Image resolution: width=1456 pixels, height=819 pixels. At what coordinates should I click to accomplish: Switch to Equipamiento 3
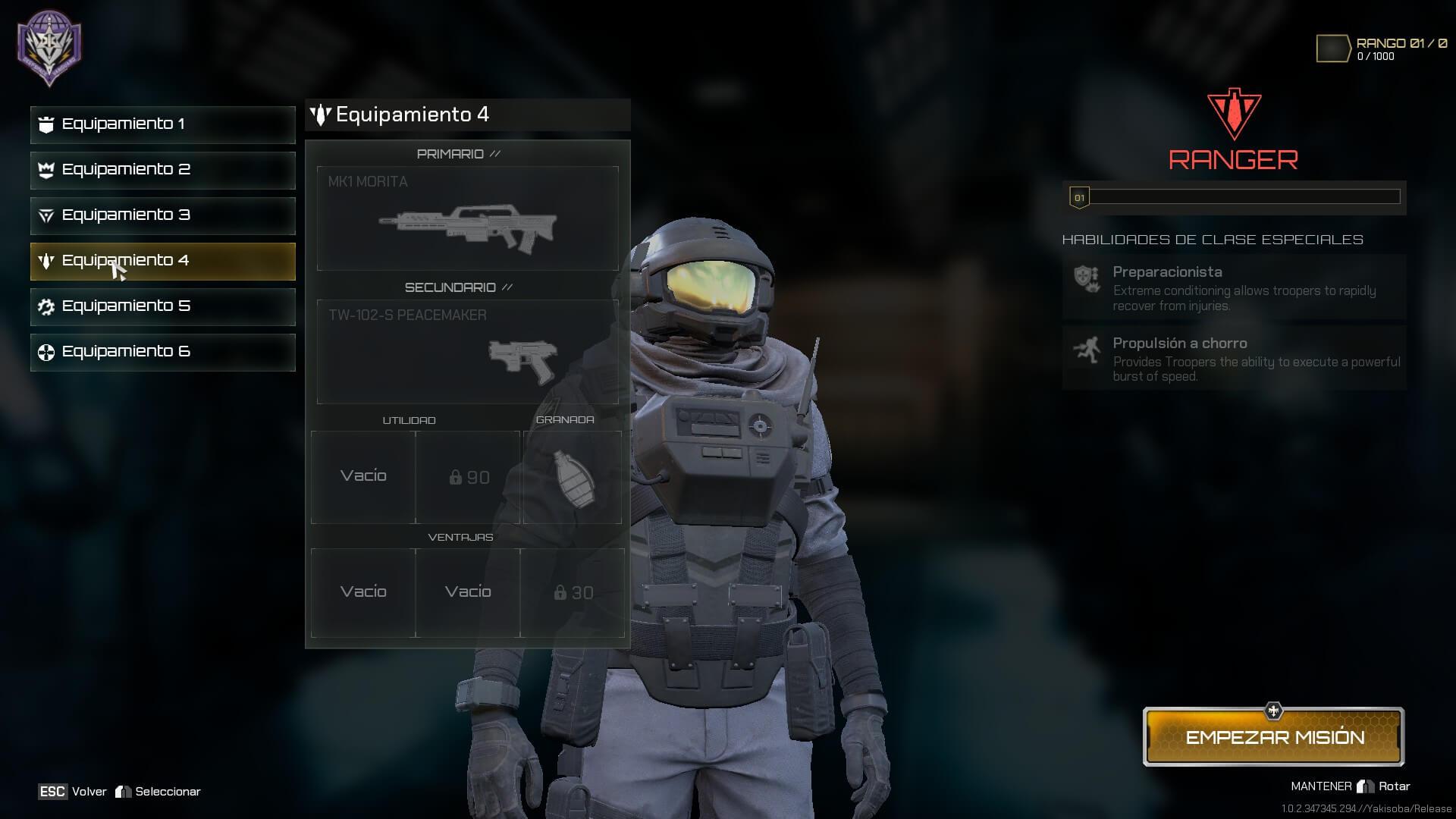pyautogui.click(x=162, y=215)
